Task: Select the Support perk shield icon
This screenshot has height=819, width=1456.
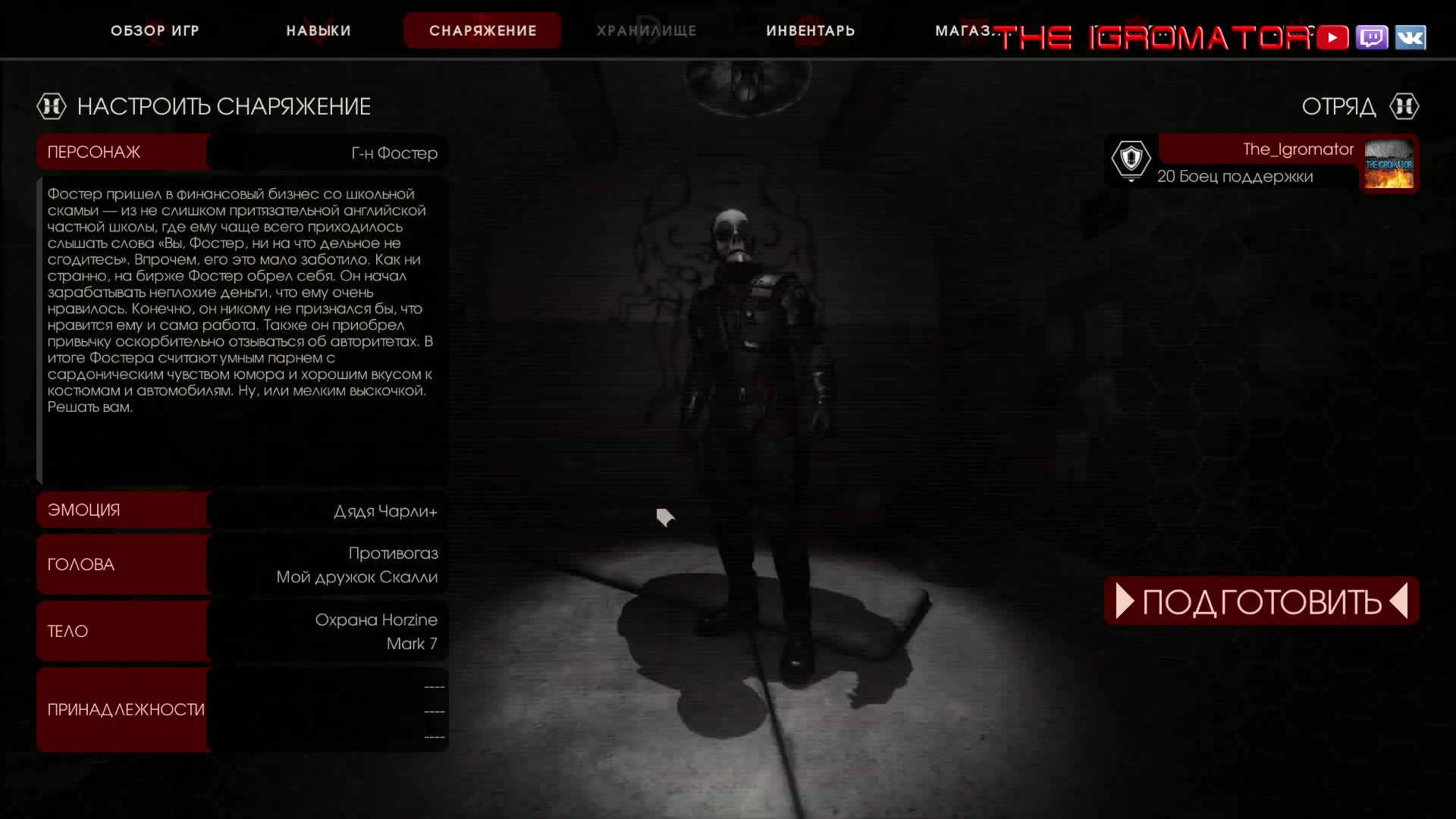Action: coord(1131,160)
